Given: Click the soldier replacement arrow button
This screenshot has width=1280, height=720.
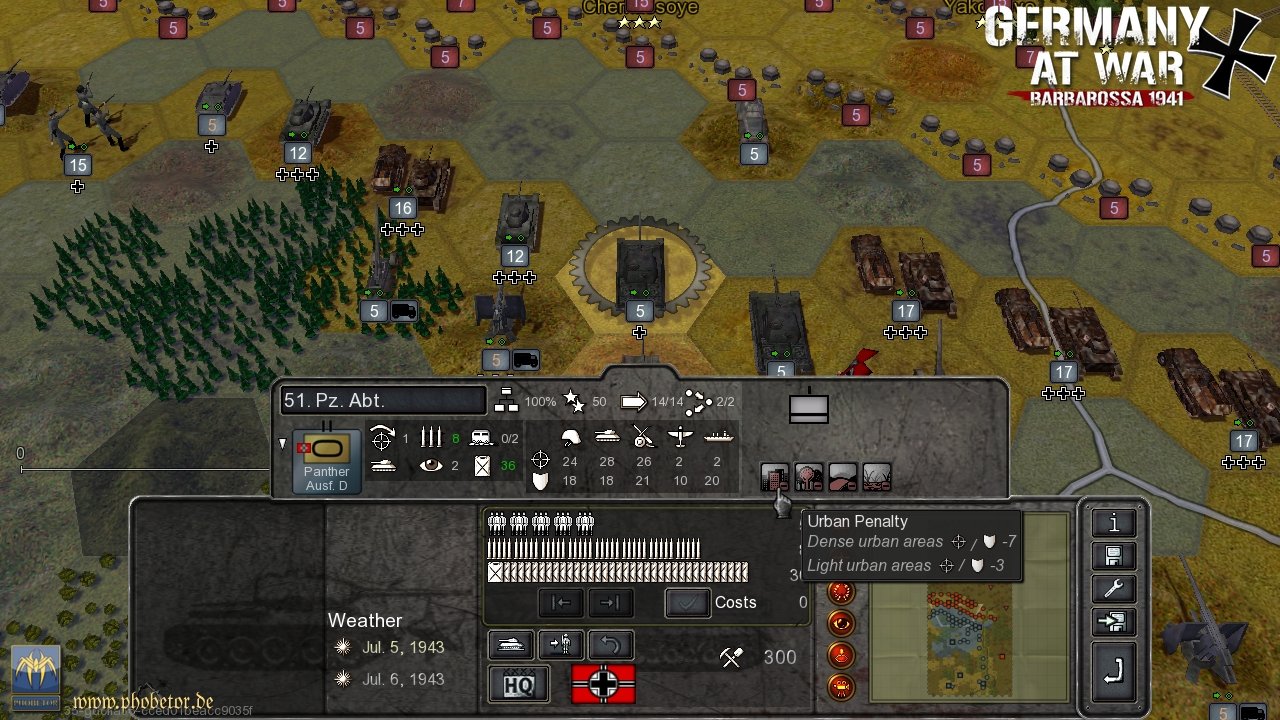Looking at the screenshot, I should pos(560,645).
